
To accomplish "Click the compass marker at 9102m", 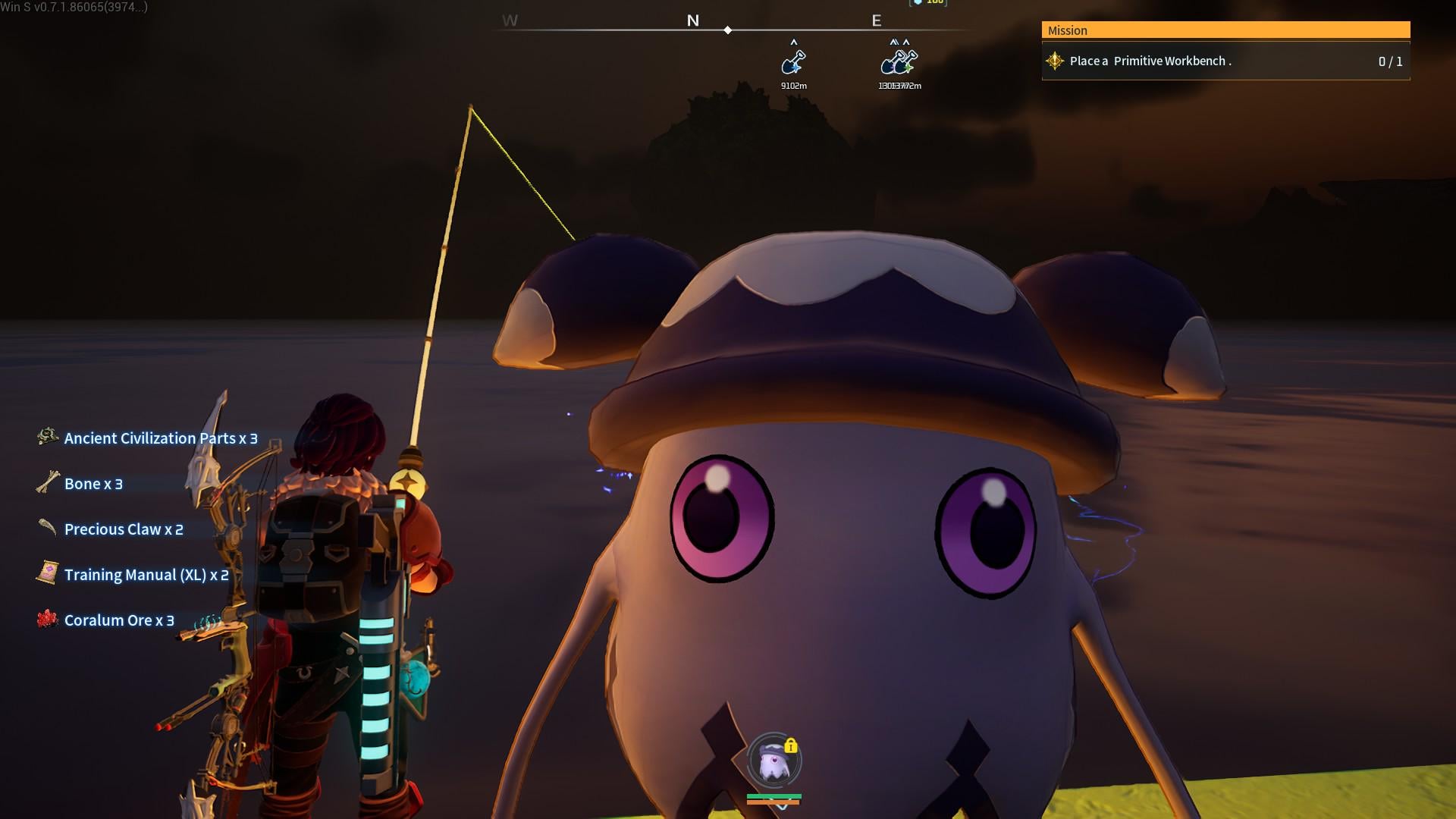I will pyautogui.click(x=793, y=62).
